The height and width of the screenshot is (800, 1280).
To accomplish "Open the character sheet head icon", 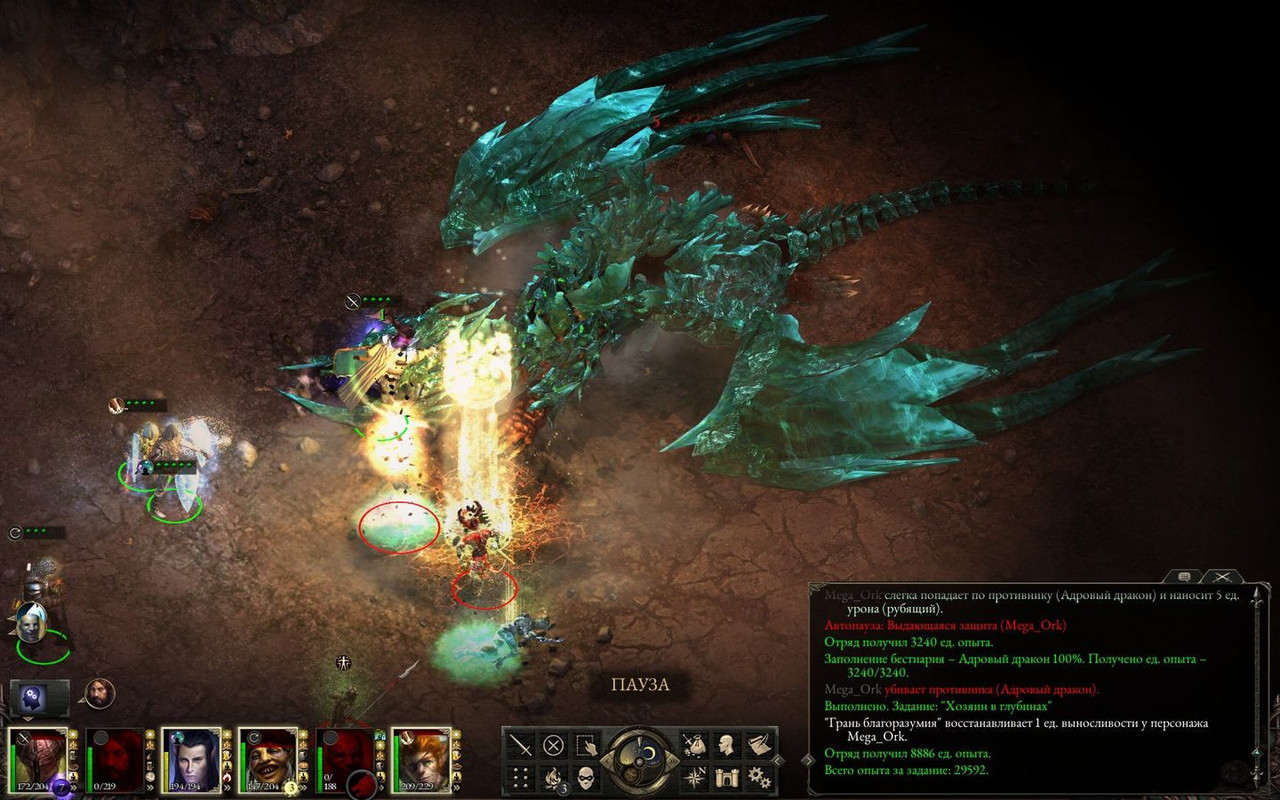I will (727, 745).
